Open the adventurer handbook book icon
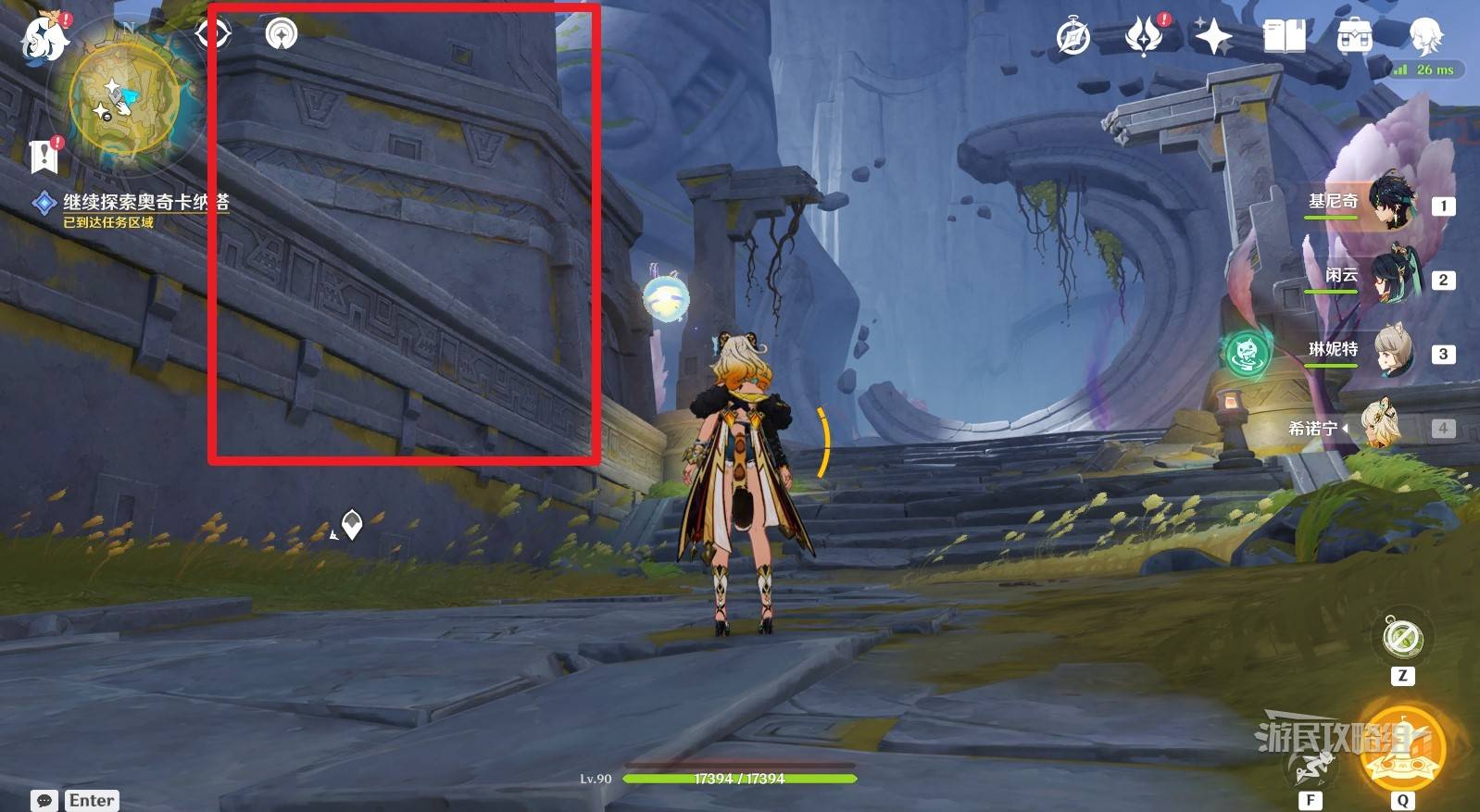 coord(1284,37)
